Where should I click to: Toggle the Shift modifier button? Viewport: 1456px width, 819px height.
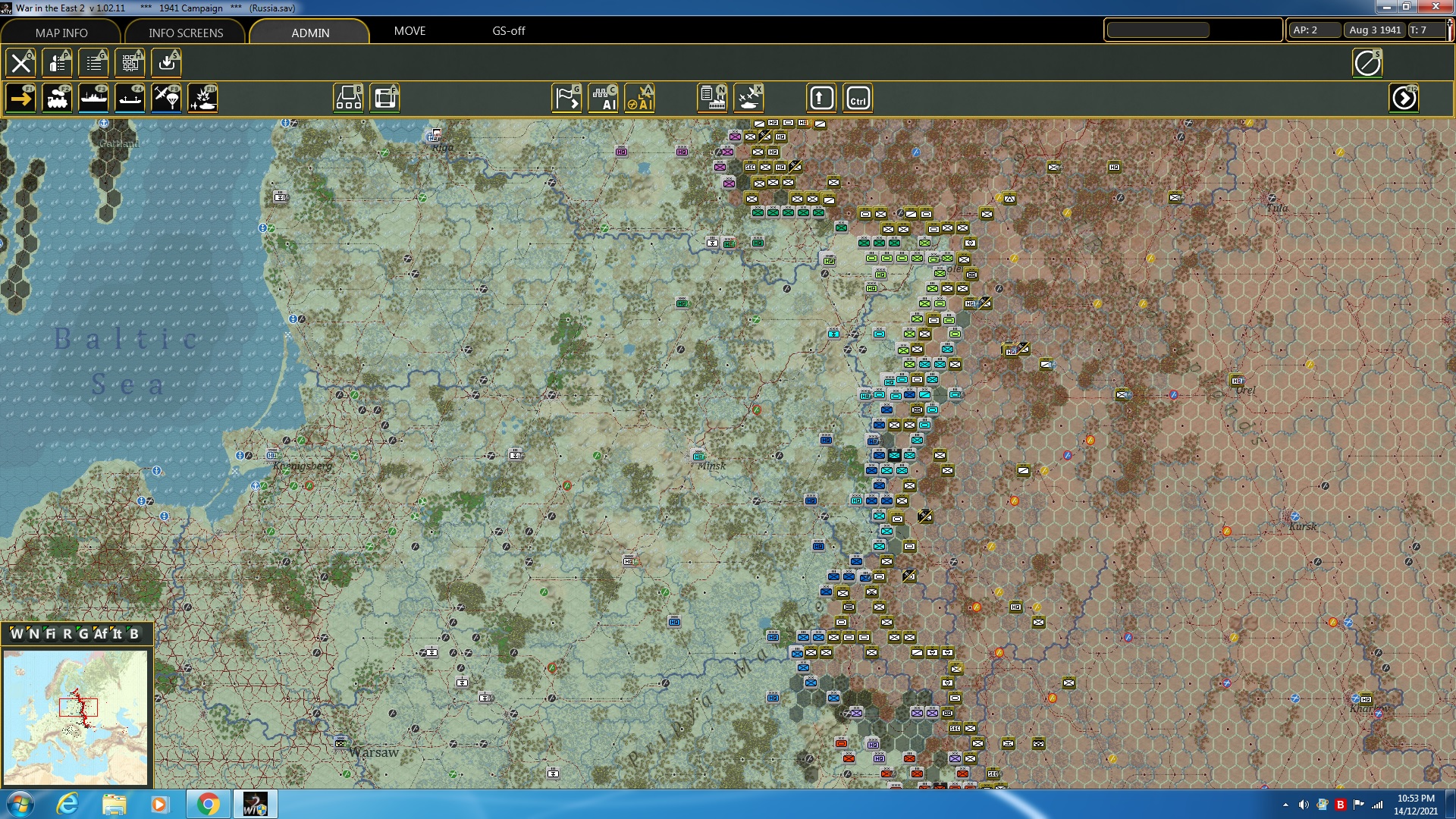click(821, 97)
